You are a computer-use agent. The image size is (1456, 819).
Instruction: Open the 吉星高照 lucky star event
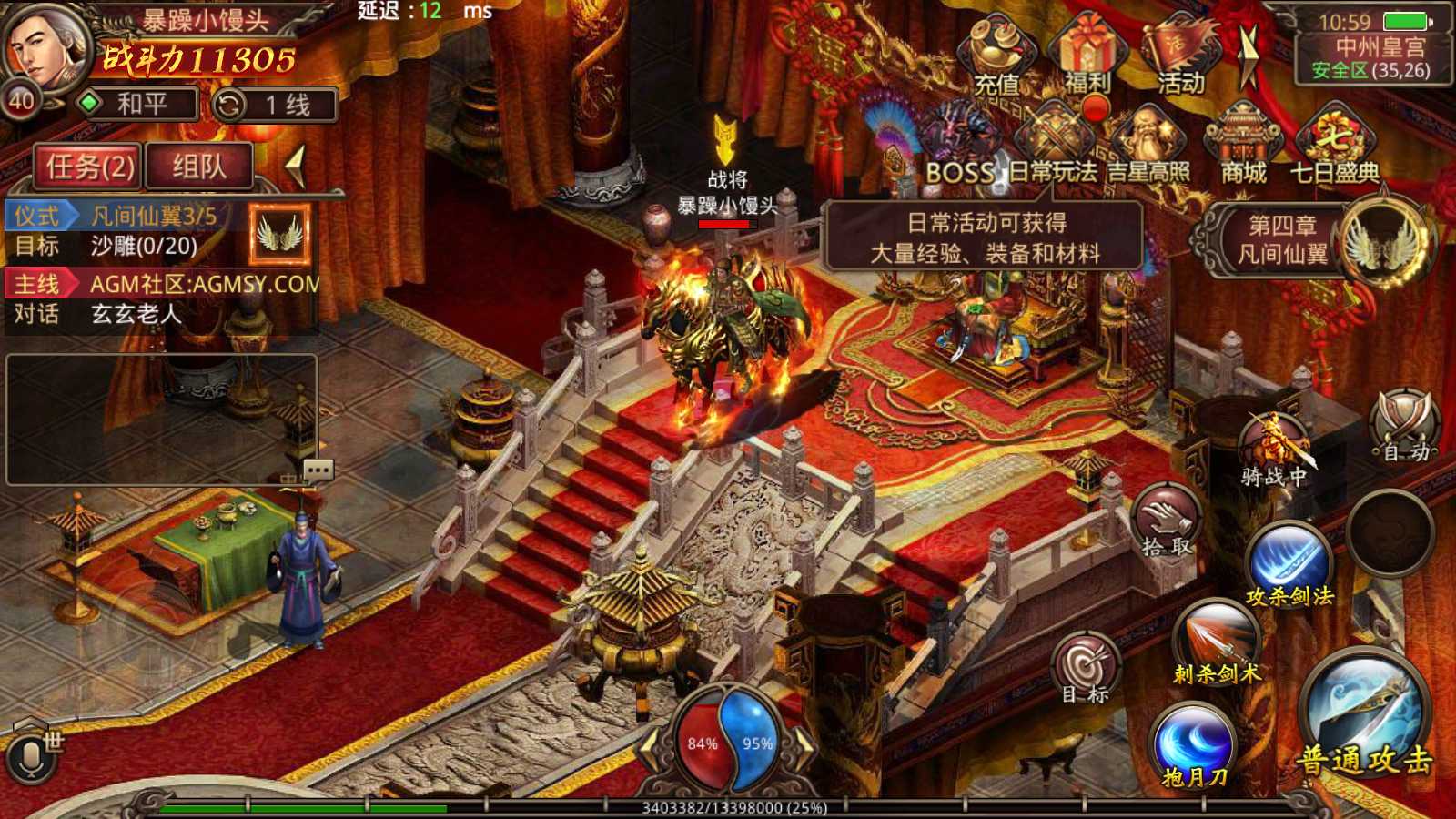coord(1148,147)
